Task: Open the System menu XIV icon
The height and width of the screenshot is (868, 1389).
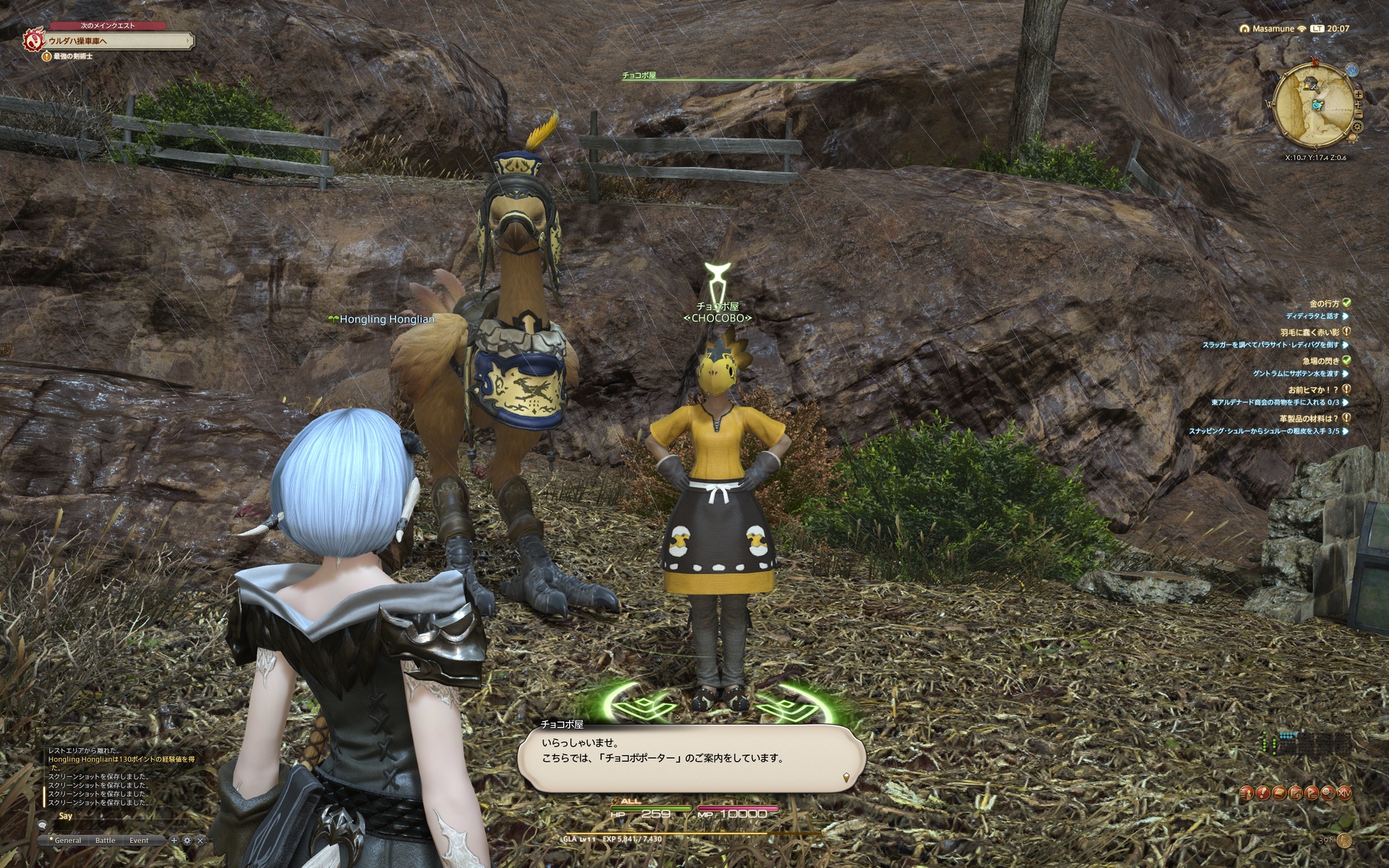Action: click(1344, 793)
